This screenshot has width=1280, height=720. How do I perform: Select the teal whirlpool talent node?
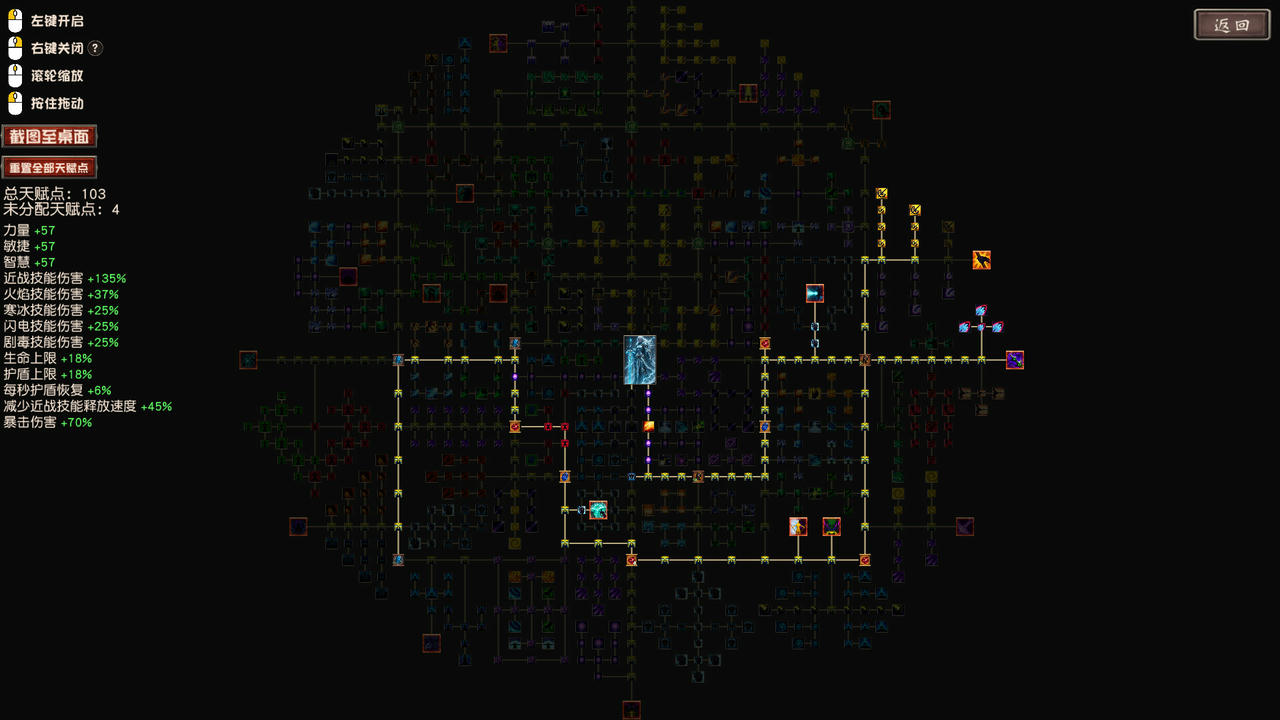coord(597,509)
